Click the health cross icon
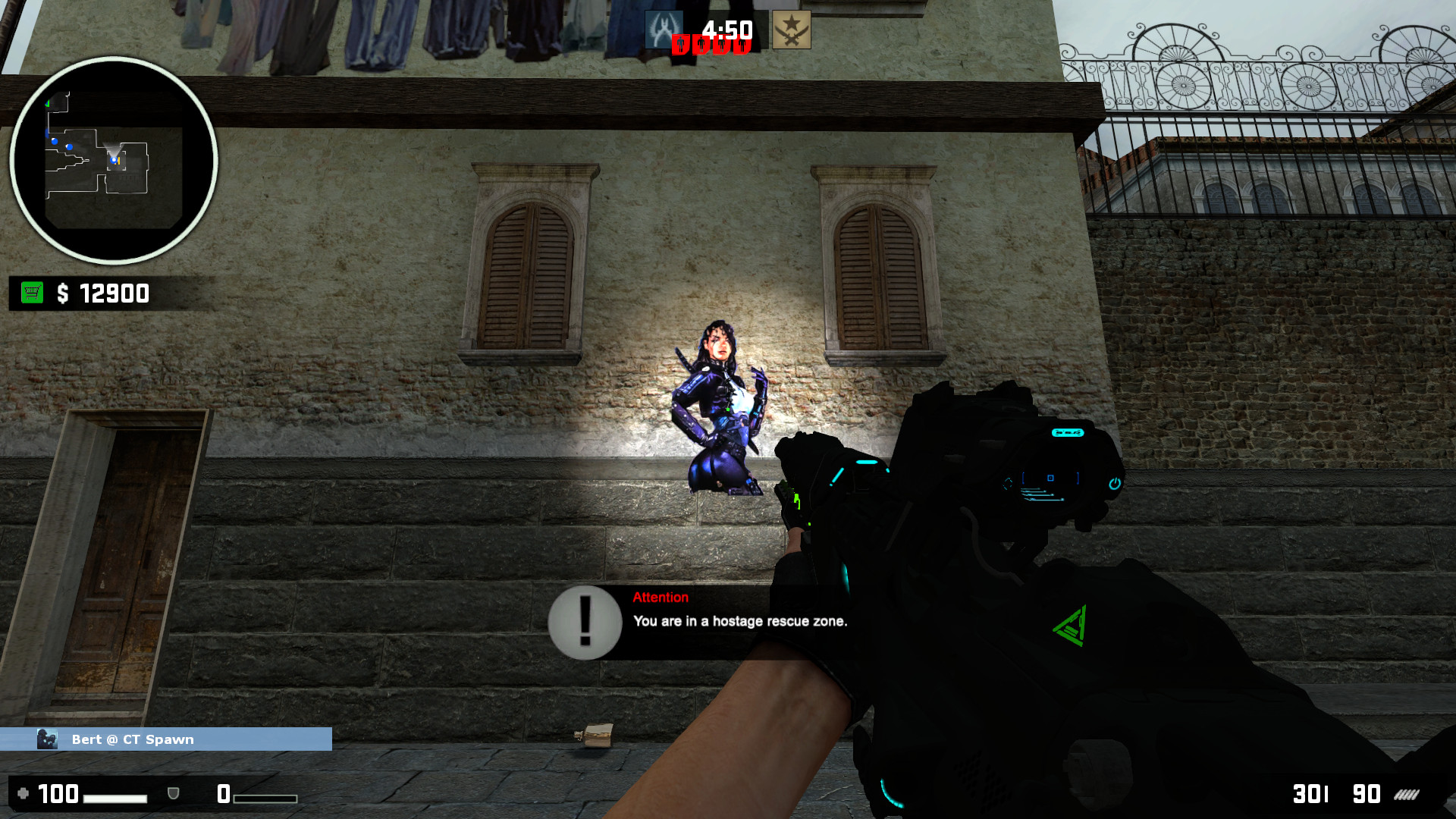 (x=24, y=792)
